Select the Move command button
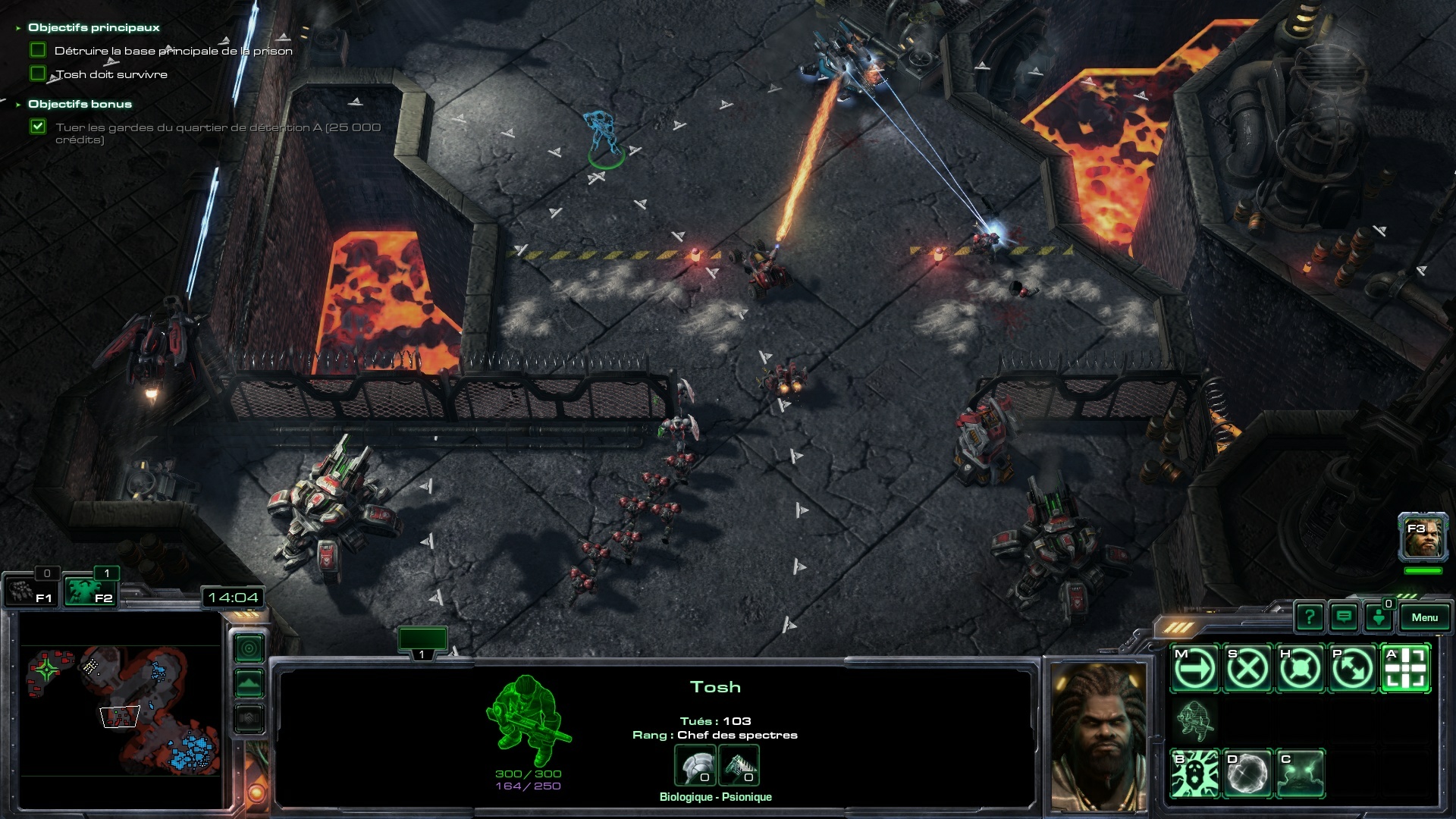This screenshot has height=819, width=1456. 1194,669
